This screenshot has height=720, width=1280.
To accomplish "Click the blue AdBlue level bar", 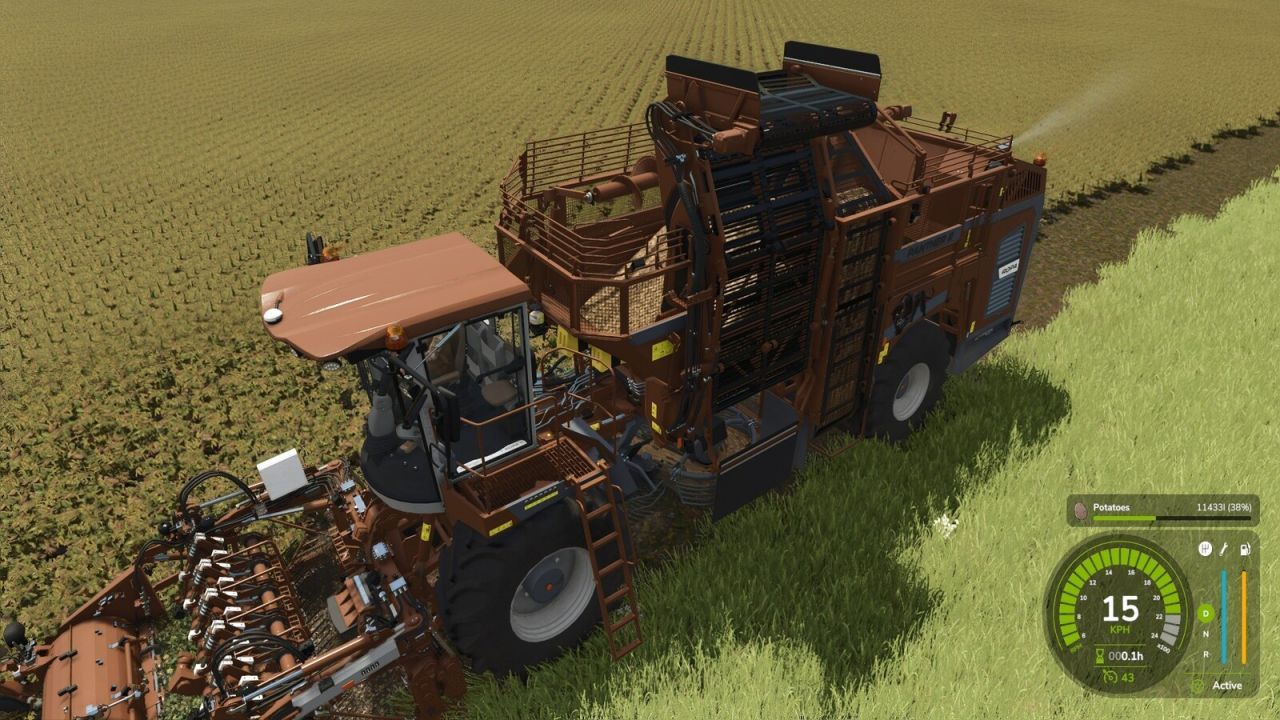I will coord(1224,615).
